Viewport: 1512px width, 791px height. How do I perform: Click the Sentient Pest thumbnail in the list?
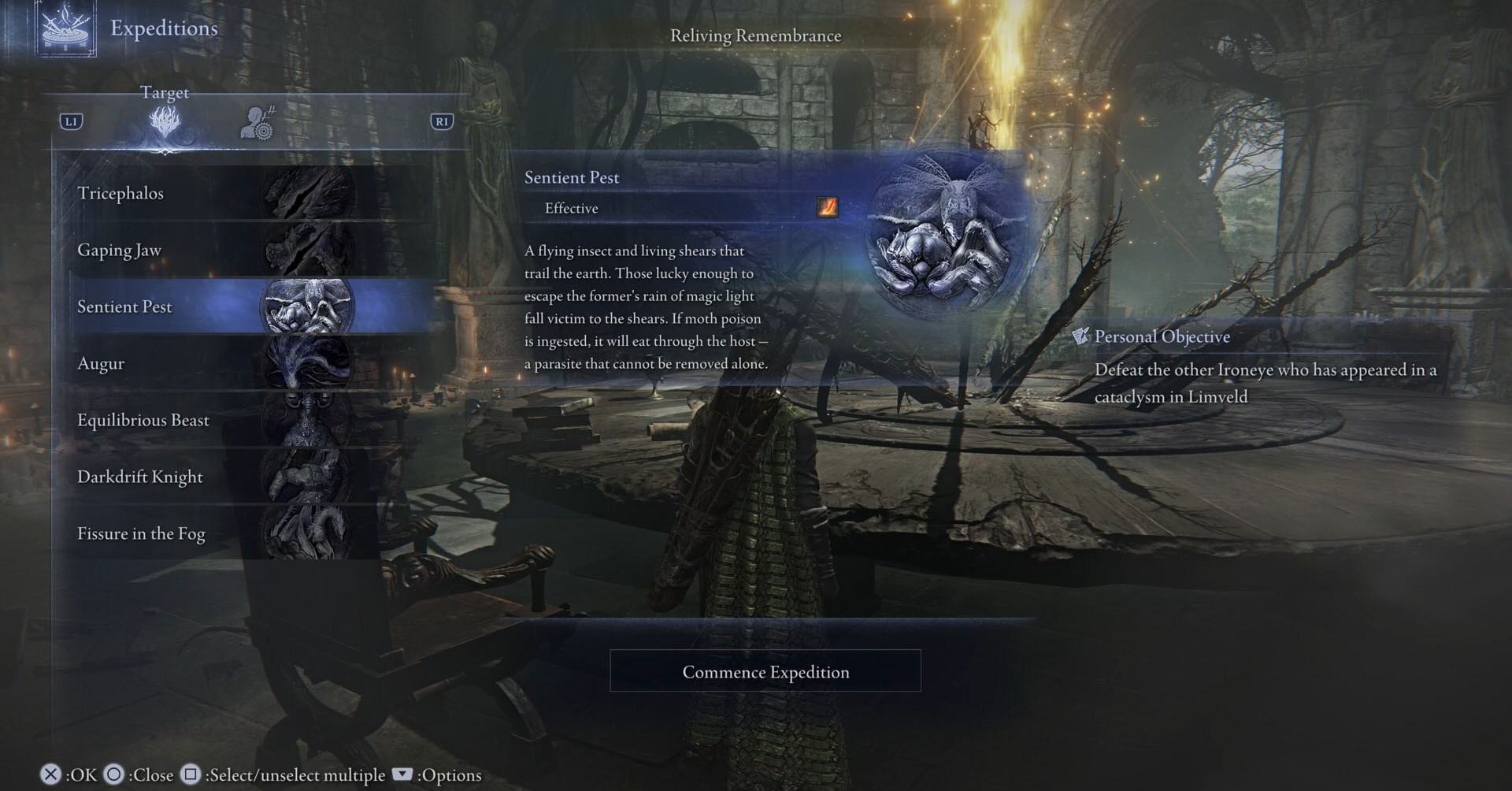pos(307,306)
